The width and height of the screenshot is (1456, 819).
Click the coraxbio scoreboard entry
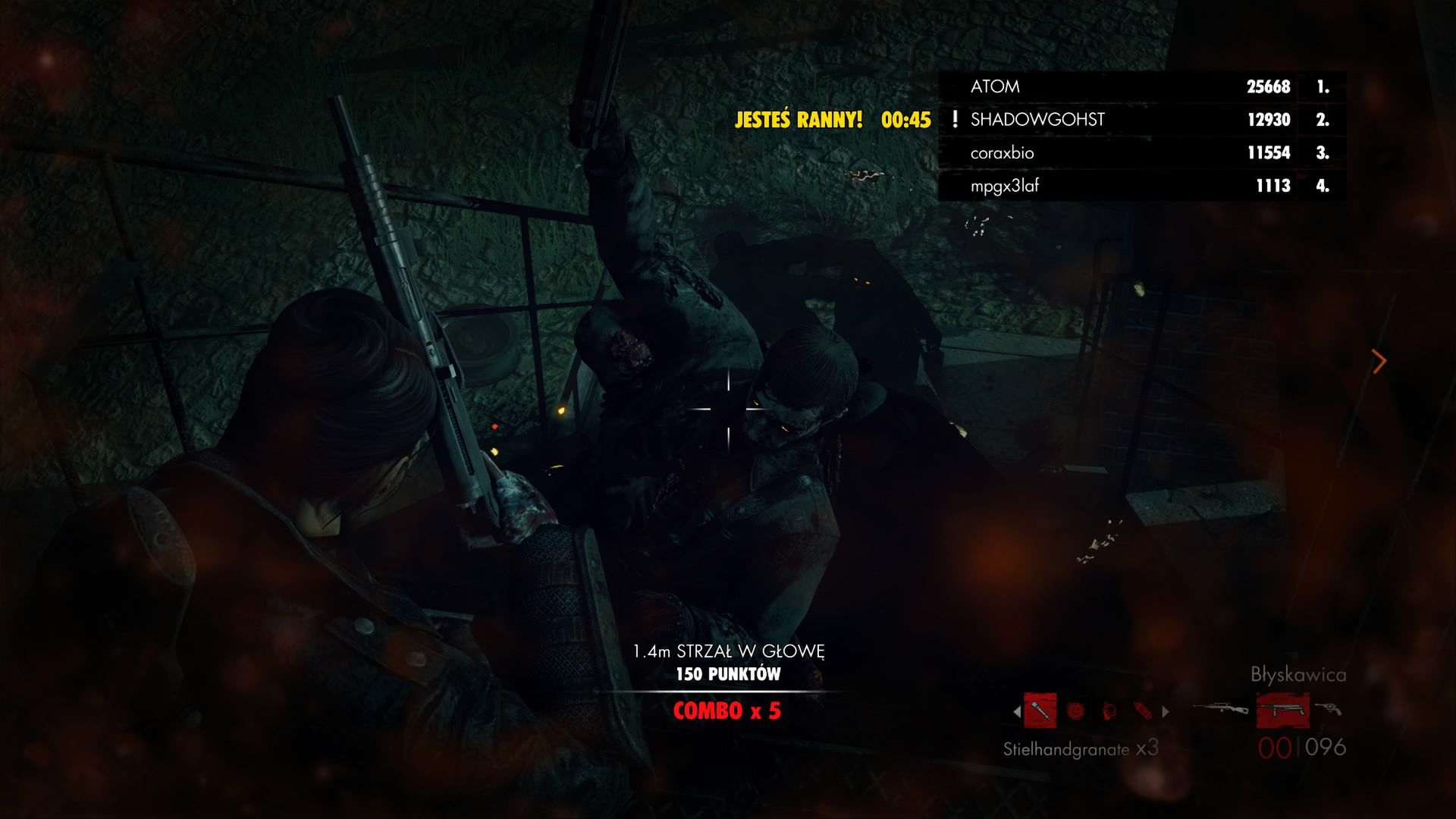[x=1004, y=152]
